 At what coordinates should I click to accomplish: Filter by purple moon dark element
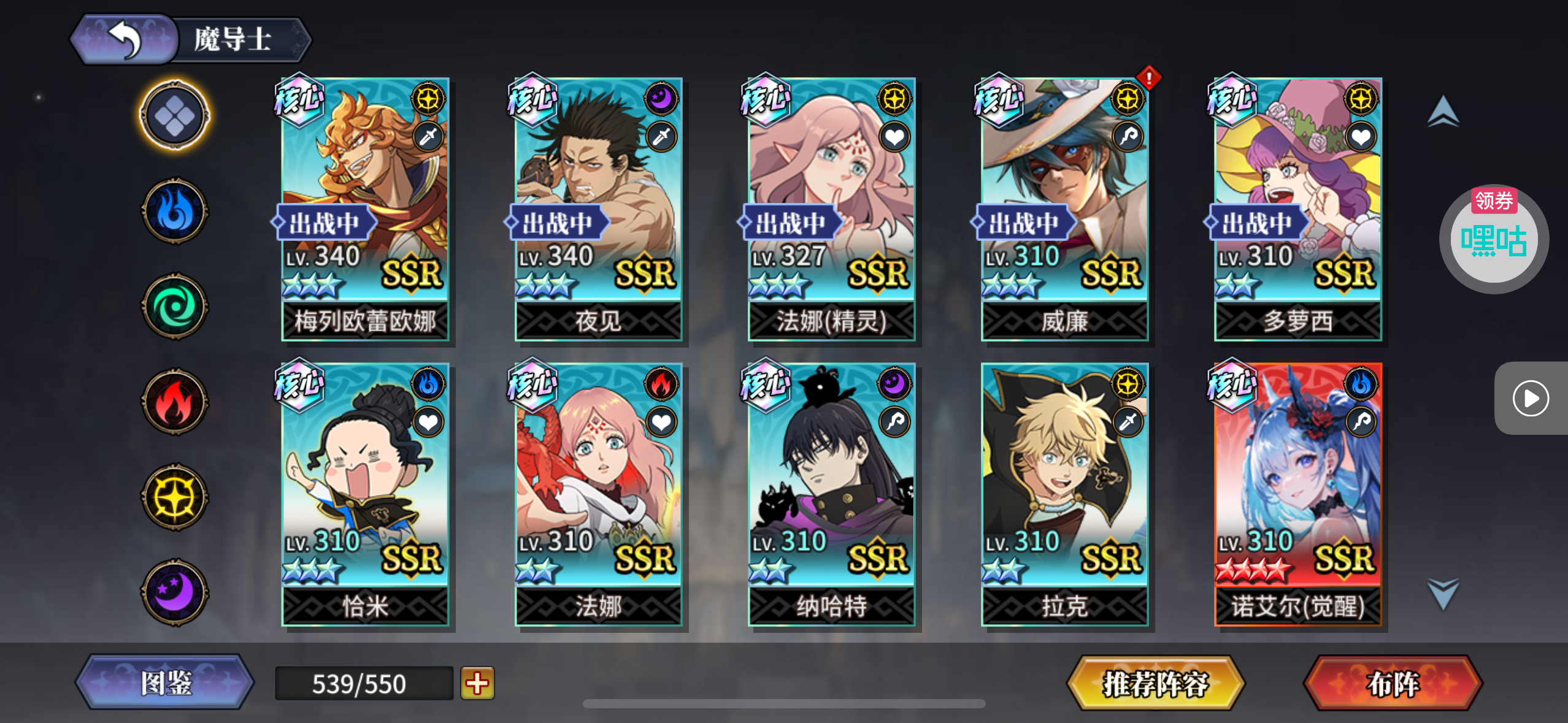(x=175, y=592)
